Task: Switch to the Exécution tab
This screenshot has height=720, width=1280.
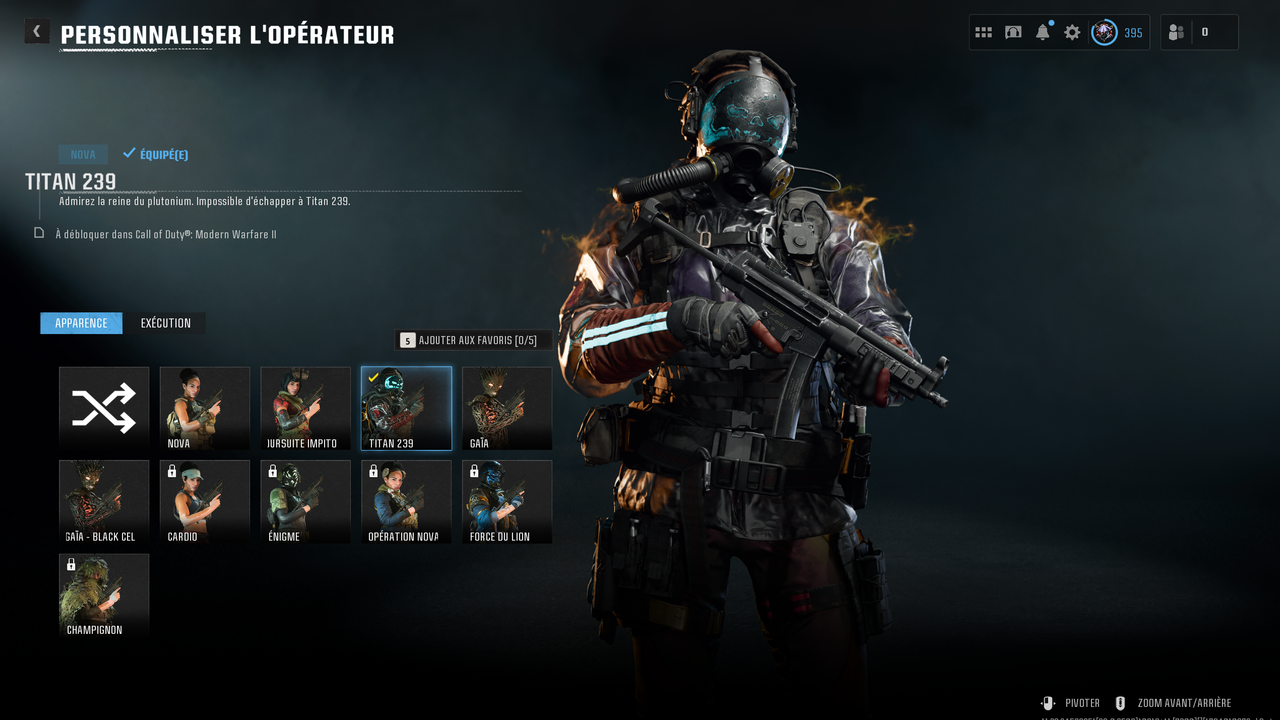Action: 165,323
